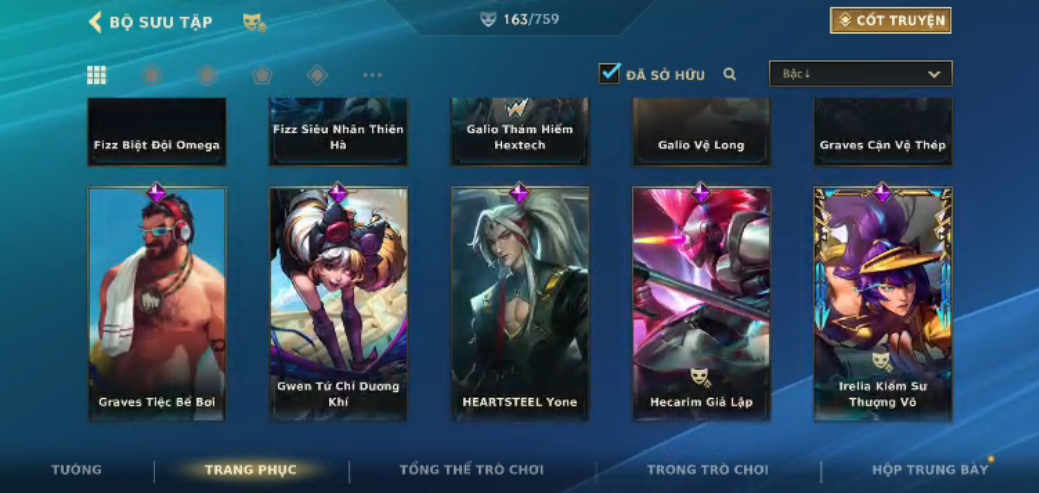The height and width of the screenshot is (493, 1039).
Task: Switch to the Tướng tab
Action: [x=77, y=470]
